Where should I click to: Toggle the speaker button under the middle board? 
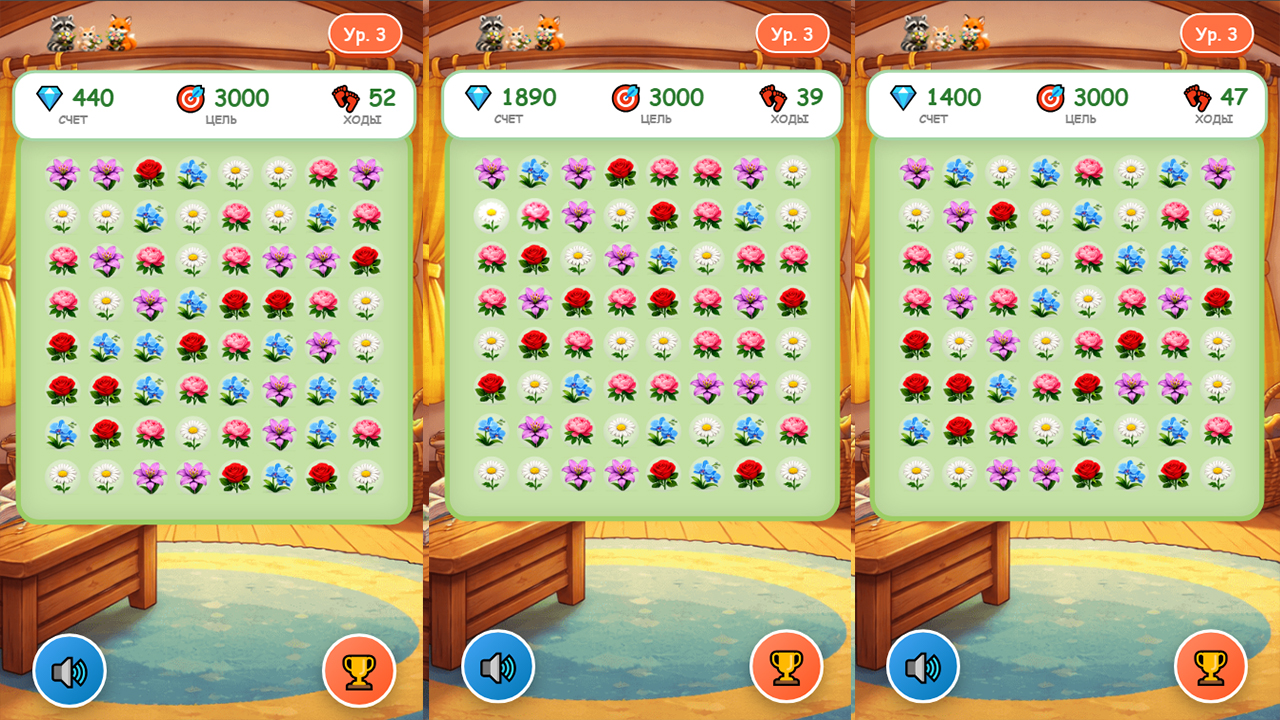[498, 671]
